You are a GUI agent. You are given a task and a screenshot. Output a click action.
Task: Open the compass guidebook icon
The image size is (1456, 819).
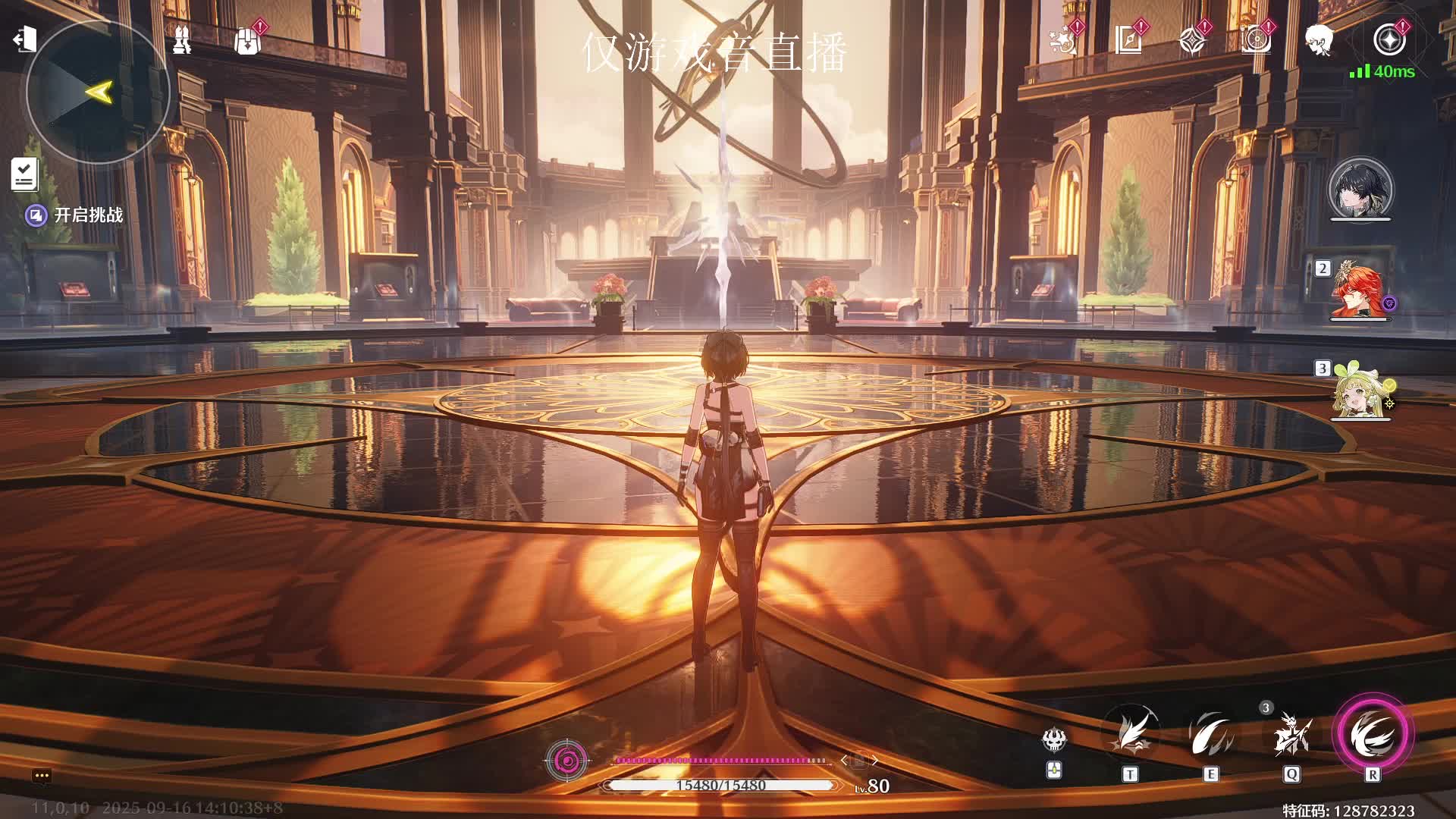[x=1128, y=40]
